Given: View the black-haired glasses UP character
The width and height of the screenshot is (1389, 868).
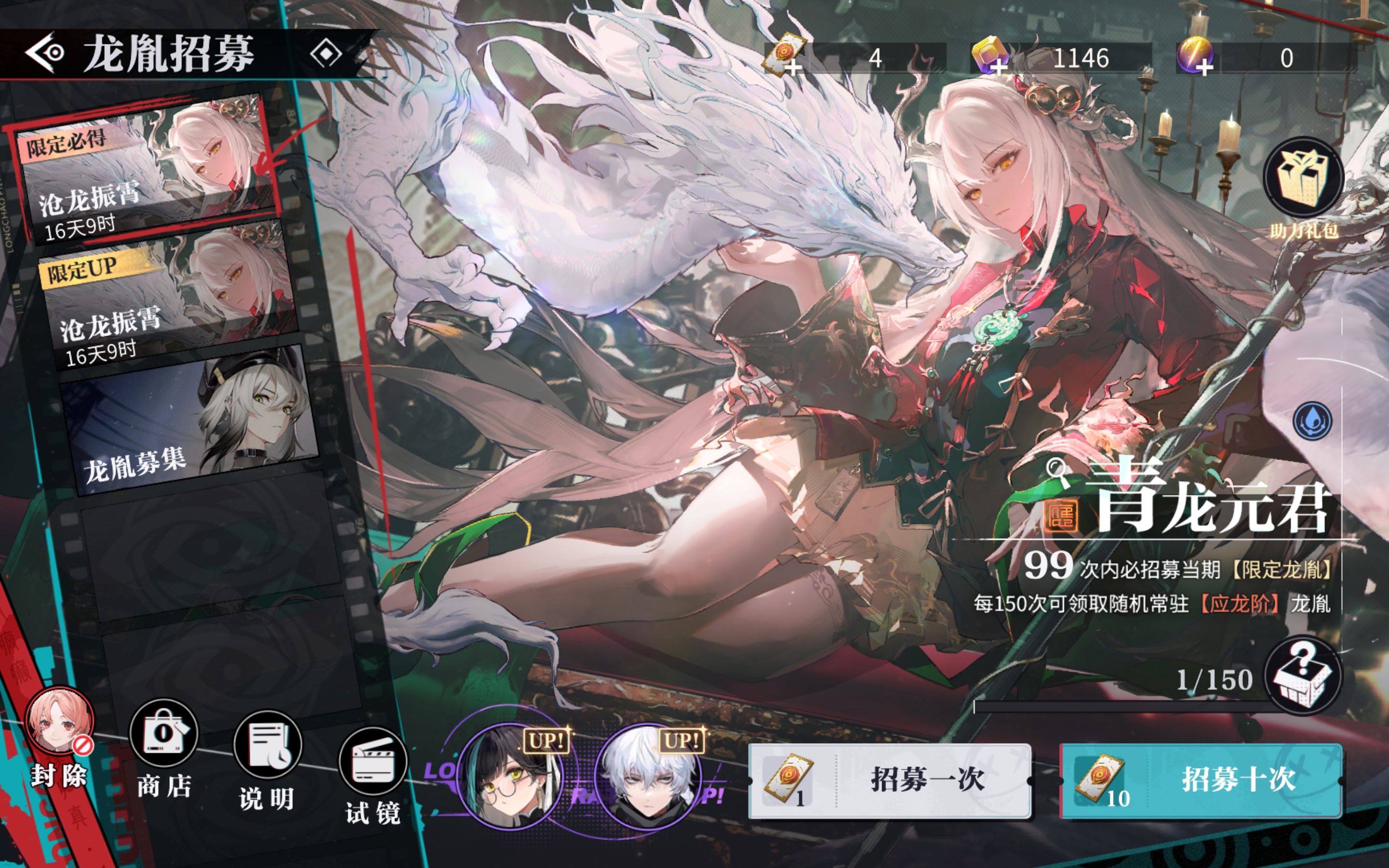Looking at the screenshot, I should 510,775.
